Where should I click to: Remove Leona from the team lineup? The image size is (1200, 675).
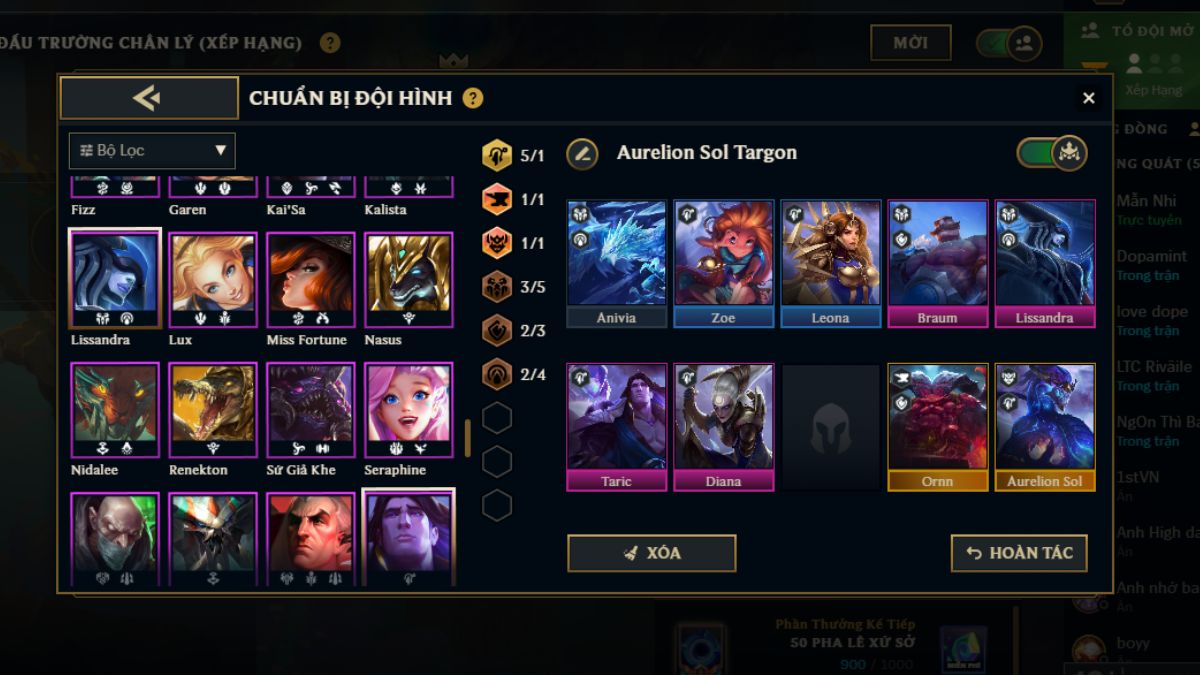(x=830, y=262)
